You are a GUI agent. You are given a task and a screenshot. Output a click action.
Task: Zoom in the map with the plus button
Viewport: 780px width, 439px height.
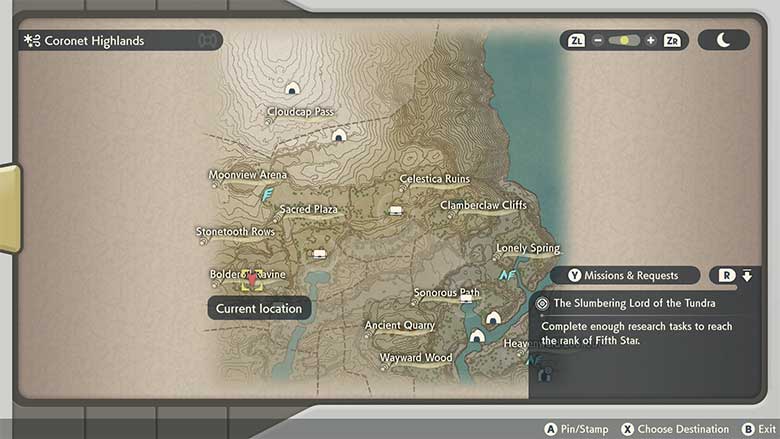pyautogui.click(x=651, y=41)
